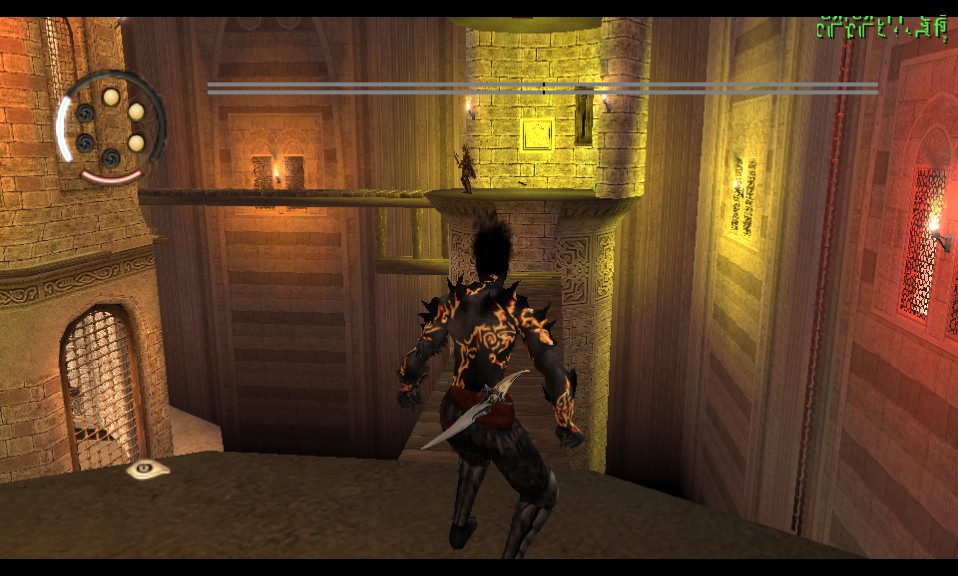The image size is (958, 576).
Task: Click the circular sand tank medallion
Action: coord(110,127)
